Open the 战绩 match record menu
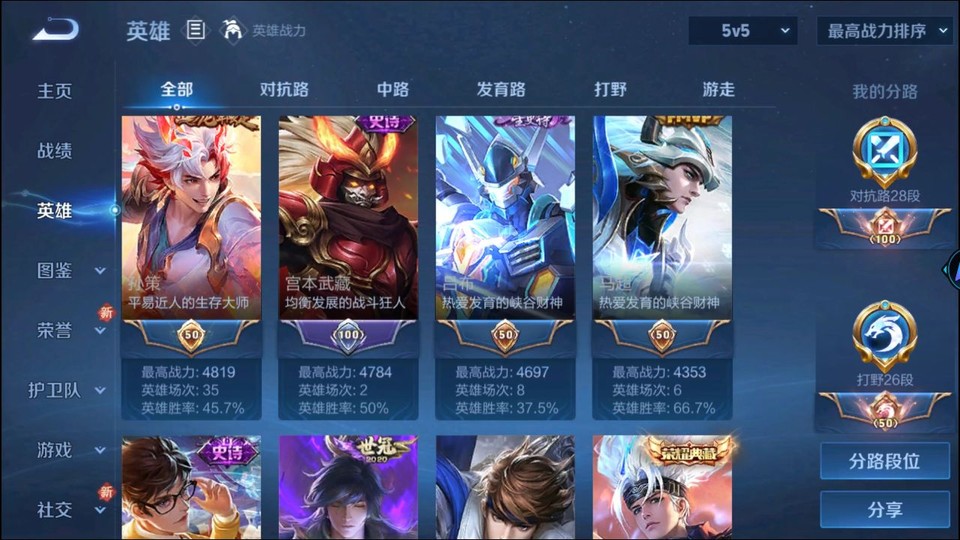Viewport: 960px width, 540px height. pyautogui.click(x=55, y=151)
